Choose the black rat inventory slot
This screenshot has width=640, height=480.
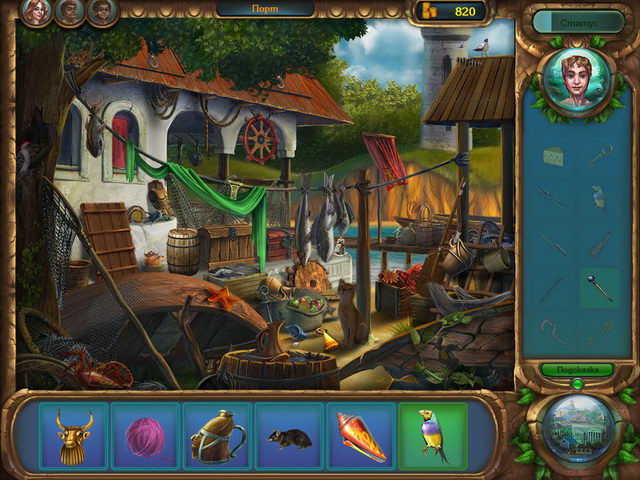[289, 436]
